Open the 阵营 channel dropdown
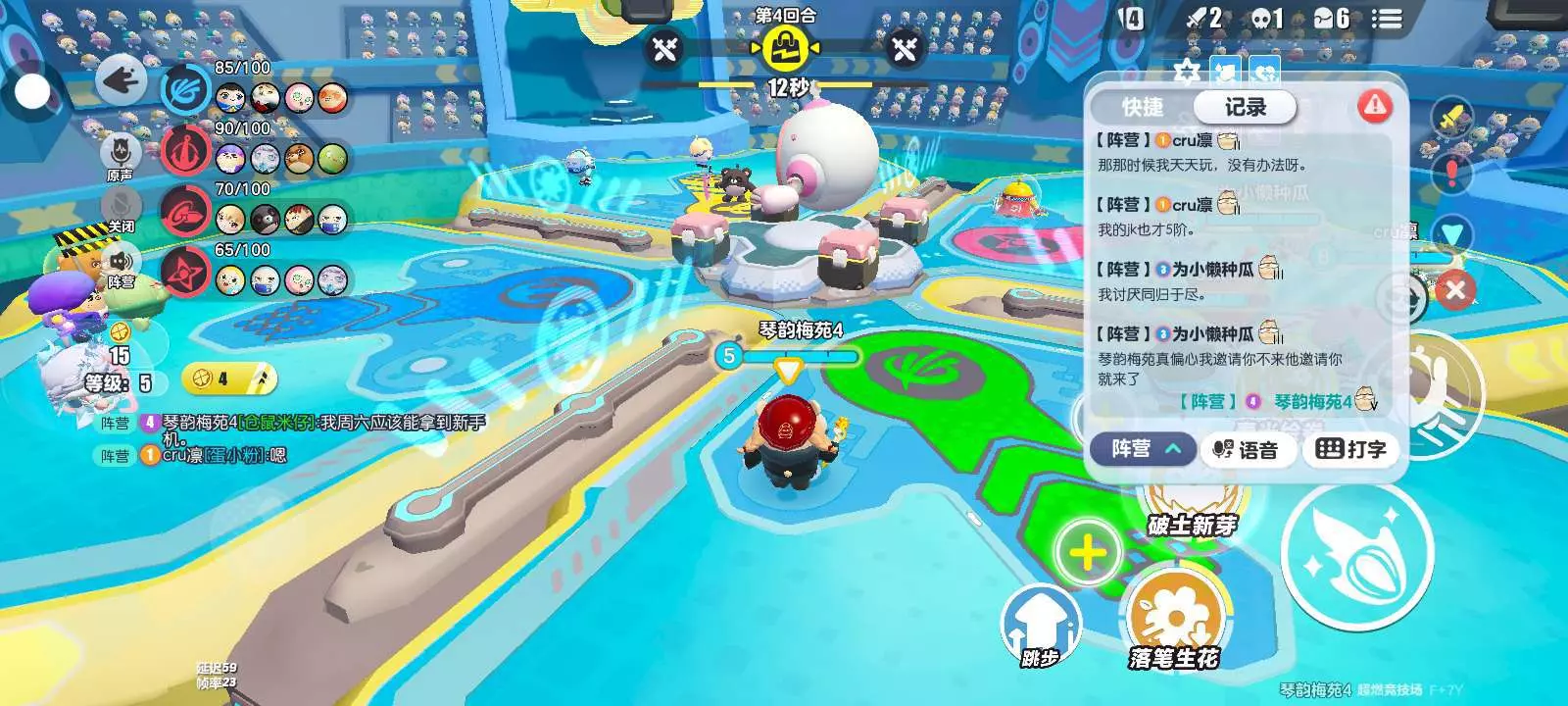This screenshot has width=1568, height=706. [1143, 449]
